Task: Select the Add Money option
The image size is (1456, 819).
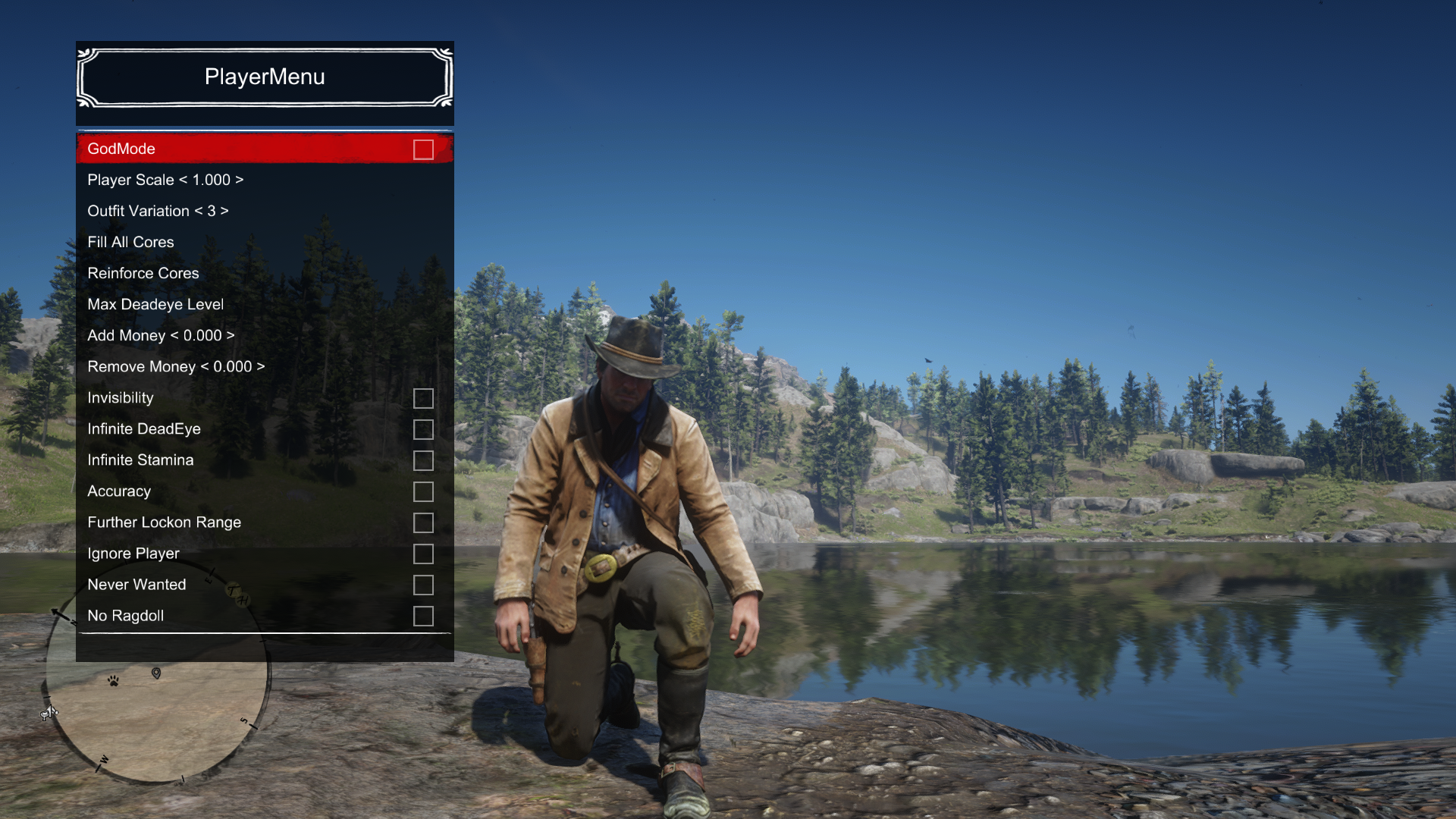Action: (x=160, y=335)
